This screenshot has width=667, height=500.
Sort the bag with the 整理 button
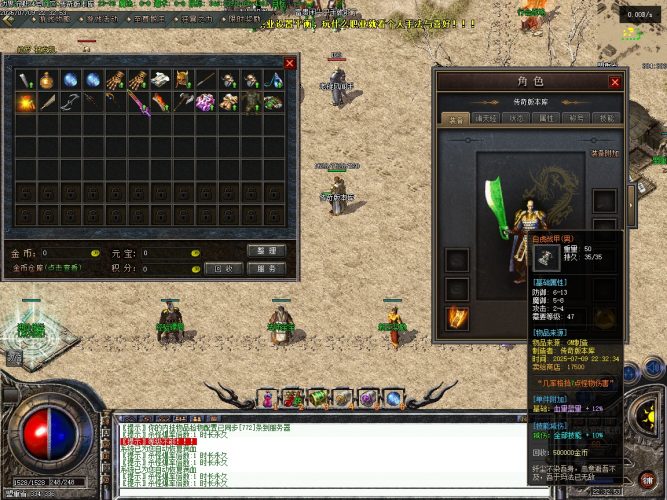pyautogui.click(x=266, y=250)
